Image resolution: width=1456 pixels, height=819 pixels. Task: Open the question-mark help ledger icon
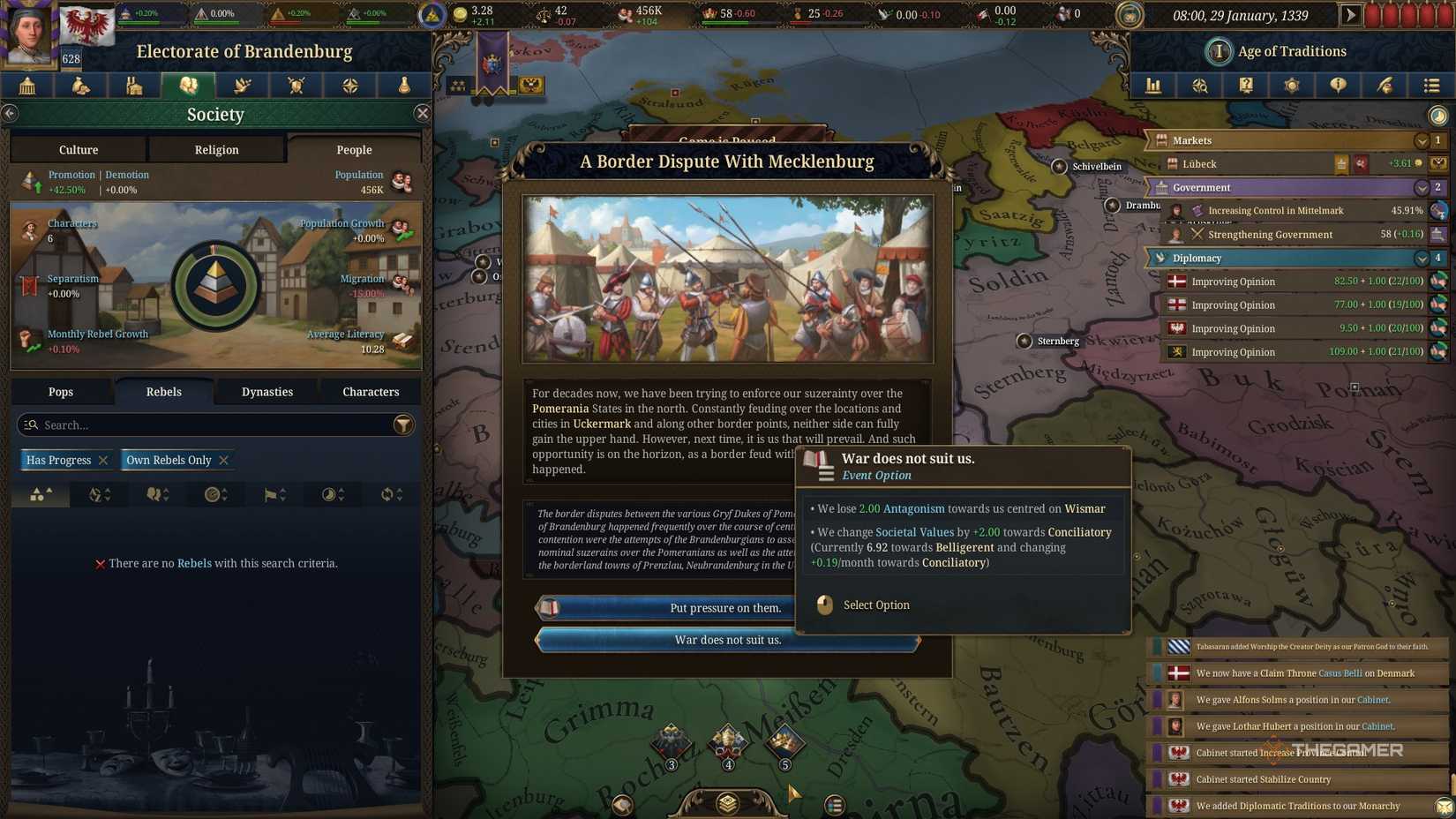click(x=1246, y=86)
